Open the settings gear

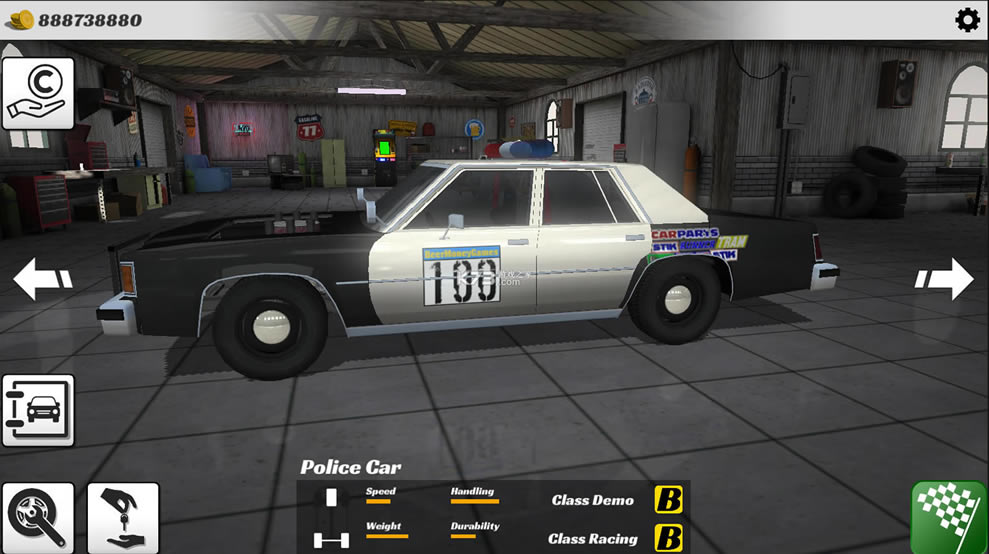(x=967, y=20)
